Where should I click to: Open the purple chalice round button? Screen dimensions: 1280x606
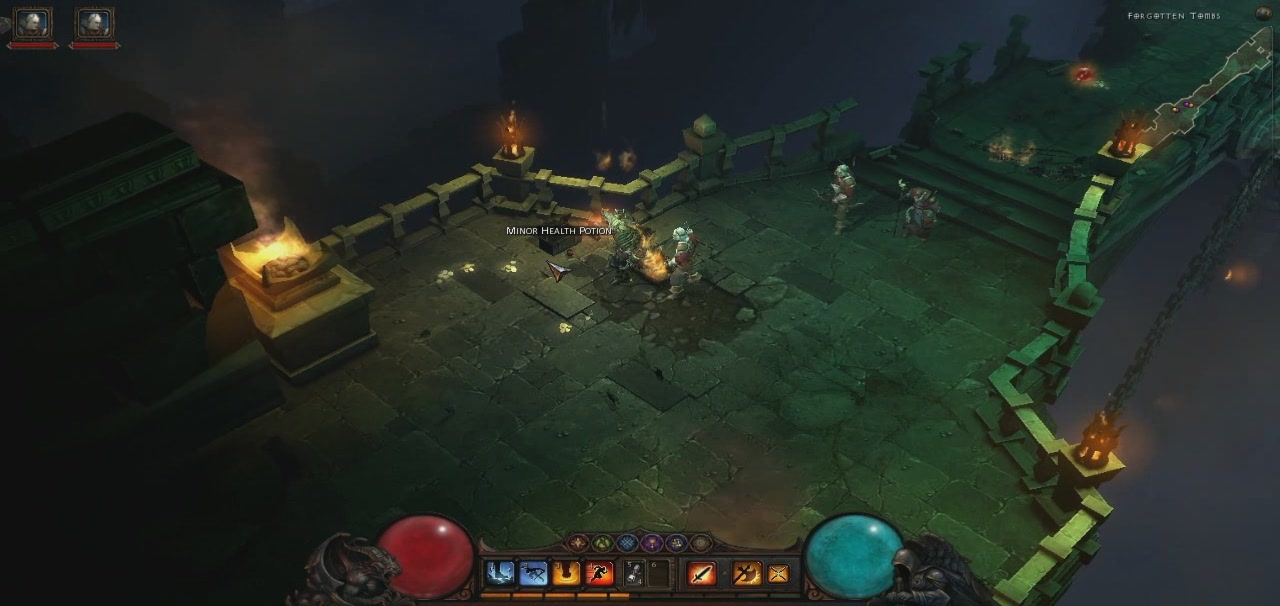[652, 543]
